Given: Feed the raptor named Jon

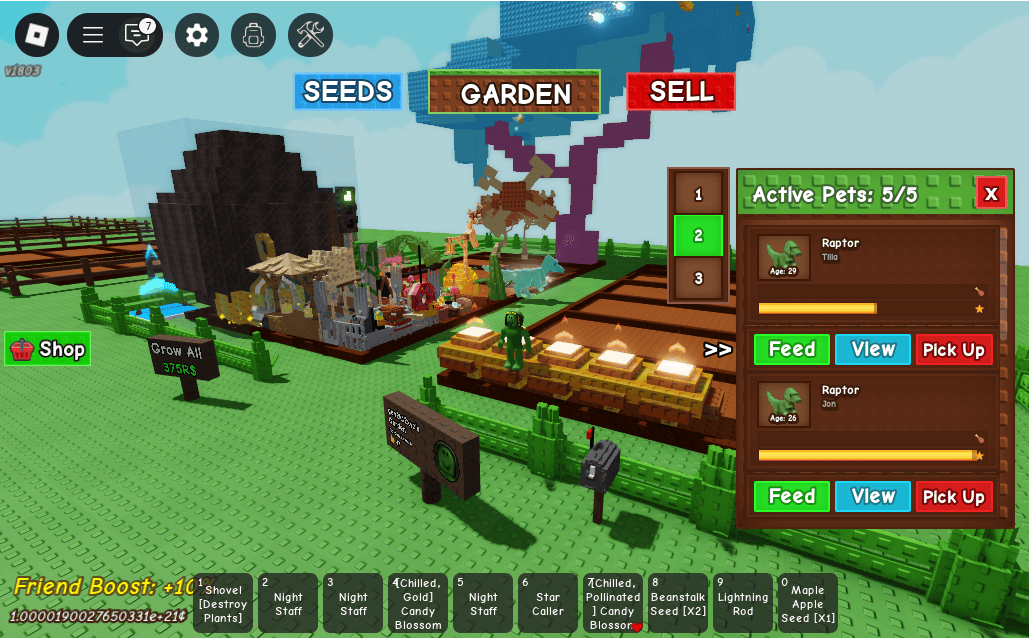Looking at the screenshot, I should pos(791,496).
